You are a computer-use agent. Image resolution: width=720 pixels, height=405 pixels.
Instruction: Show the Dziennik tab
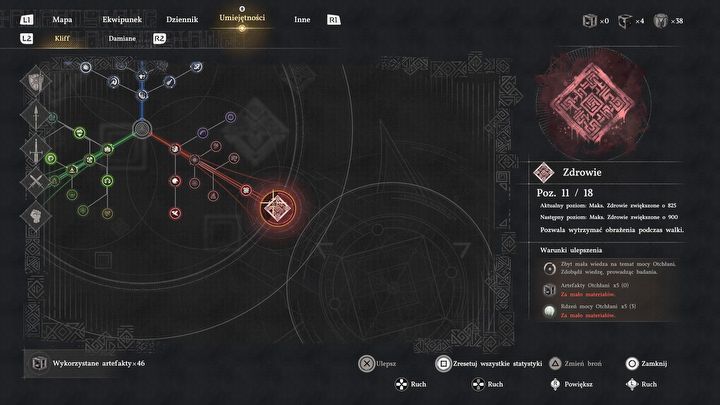tap(181, 19)
